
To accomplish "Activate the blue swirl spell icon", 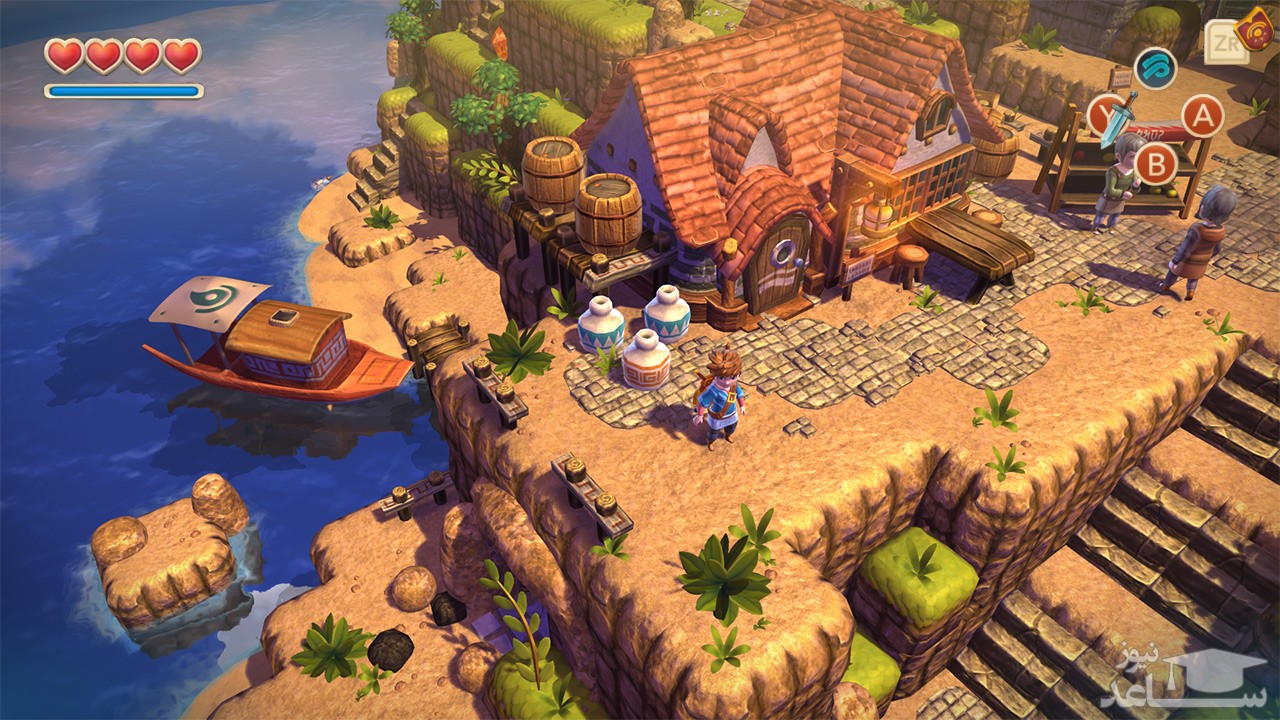I will (1156, 68).
